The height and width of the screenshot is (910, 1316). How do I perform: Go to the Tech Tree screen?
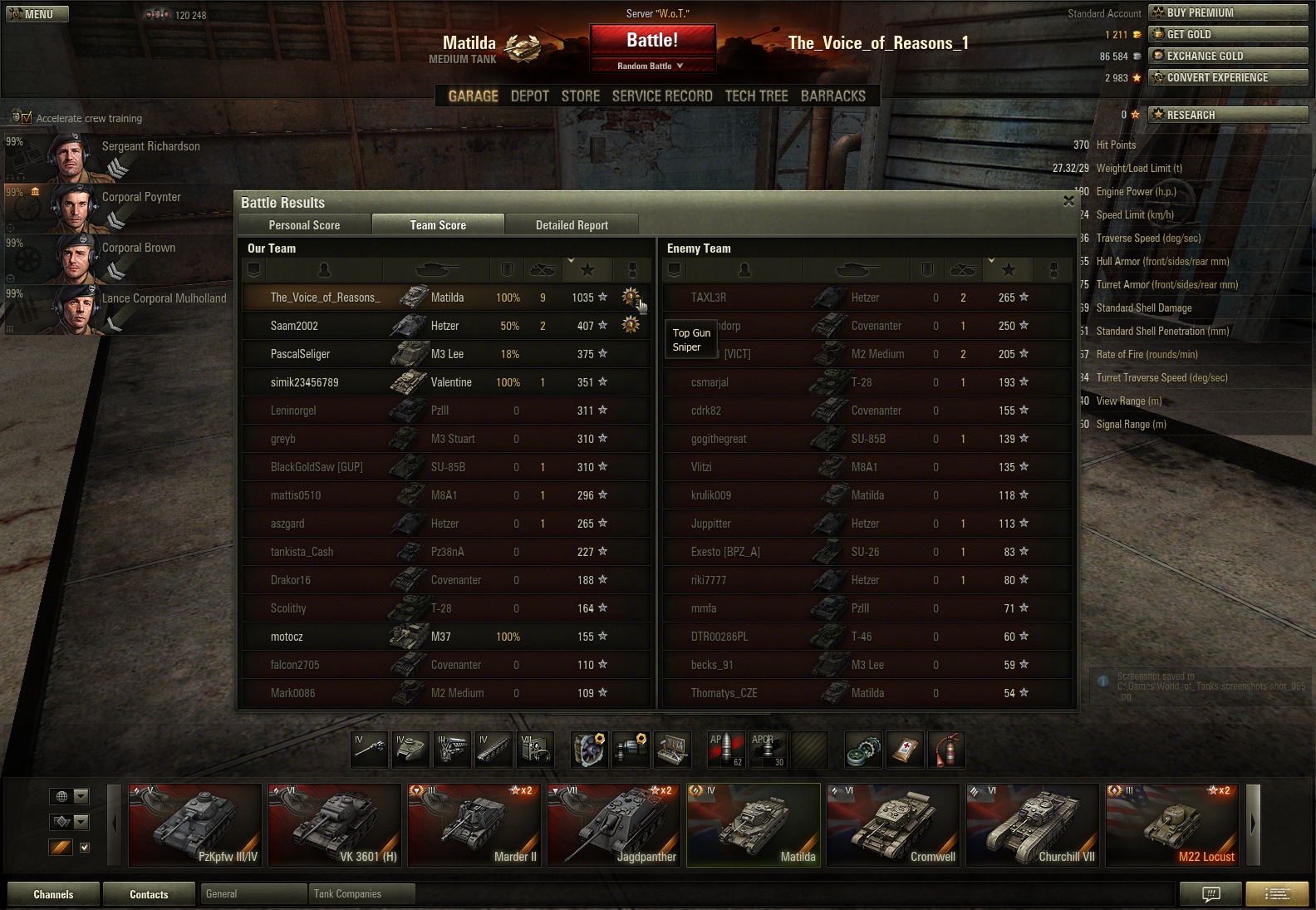pos(756,96)
